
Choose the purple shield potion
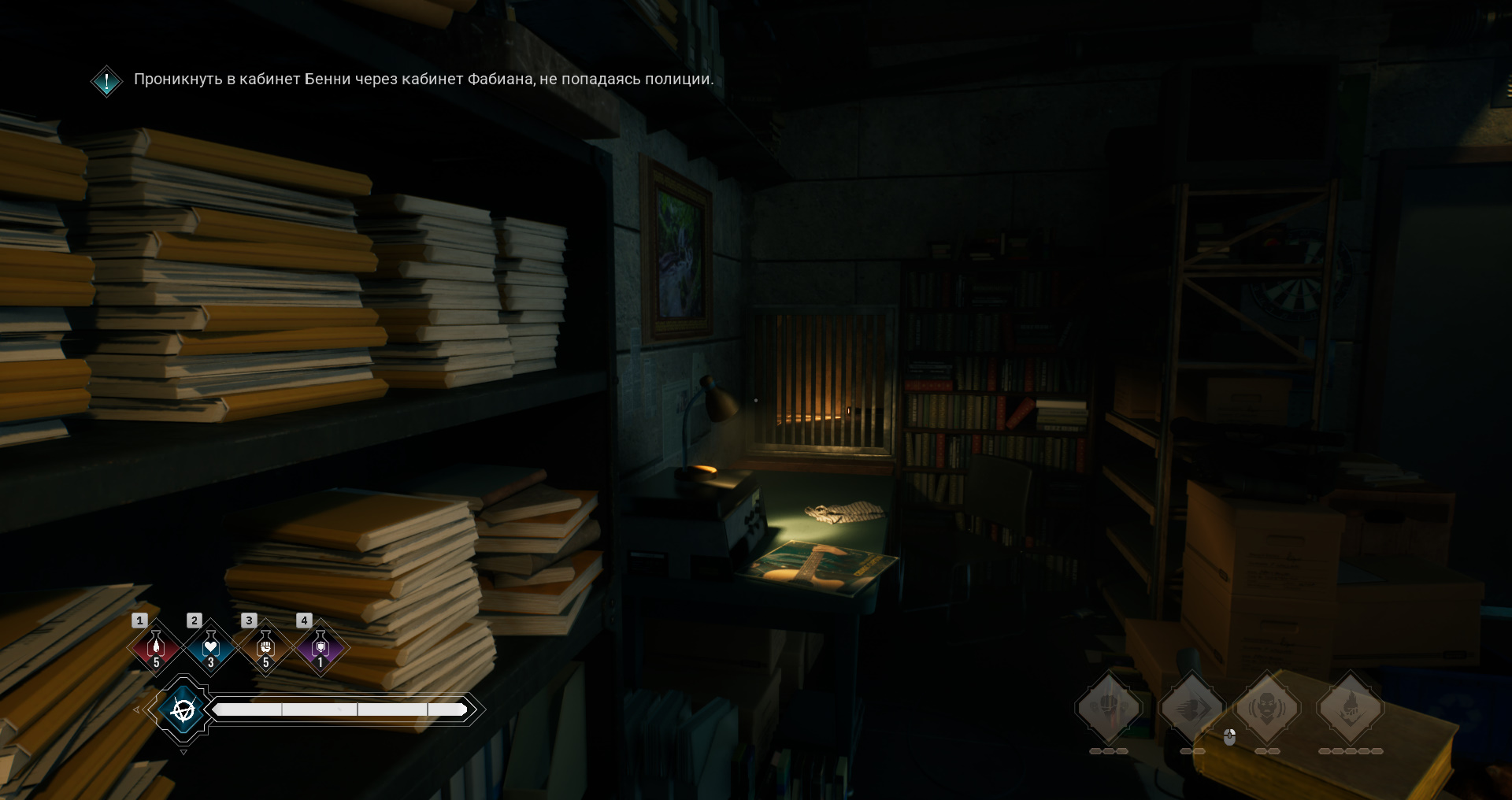coord(320,647)
